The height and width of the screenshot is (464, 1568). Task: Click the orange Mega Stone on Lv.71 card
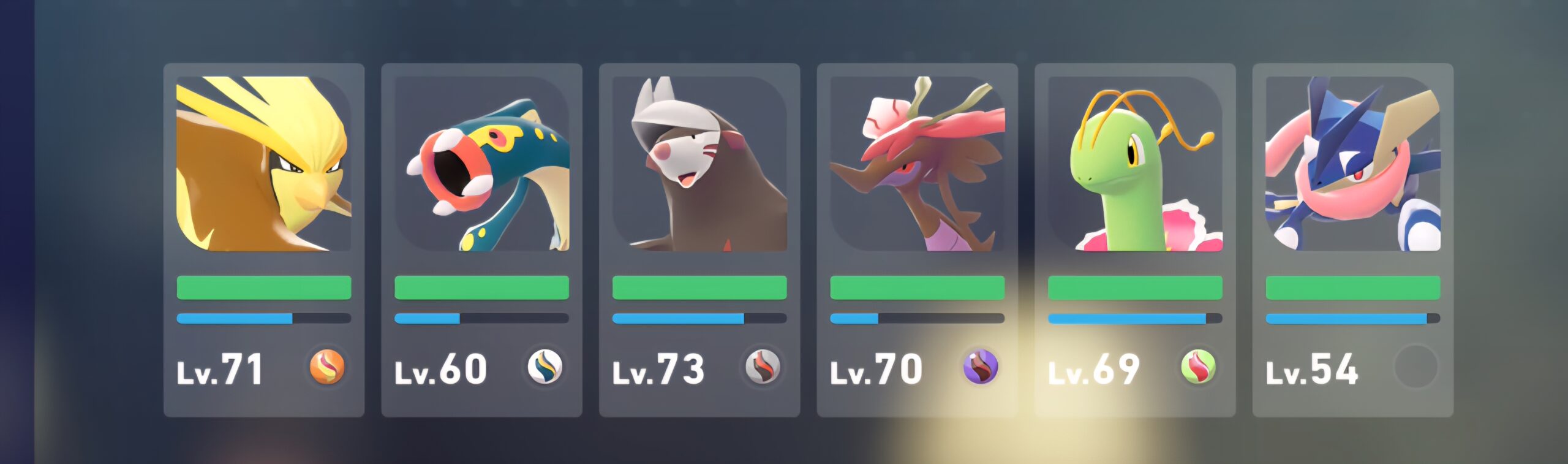pos(327,367)
